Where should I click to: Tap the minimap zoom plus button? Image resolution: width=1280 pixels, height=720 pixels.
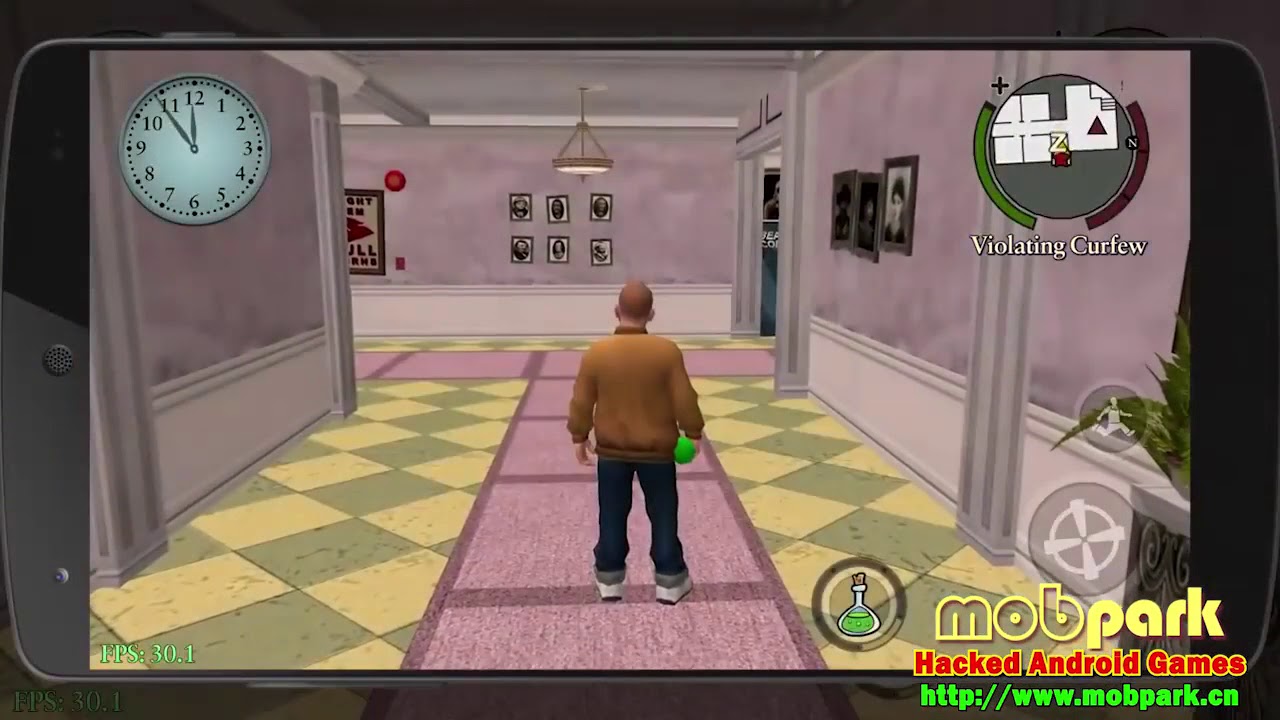(x=998, y=85)
